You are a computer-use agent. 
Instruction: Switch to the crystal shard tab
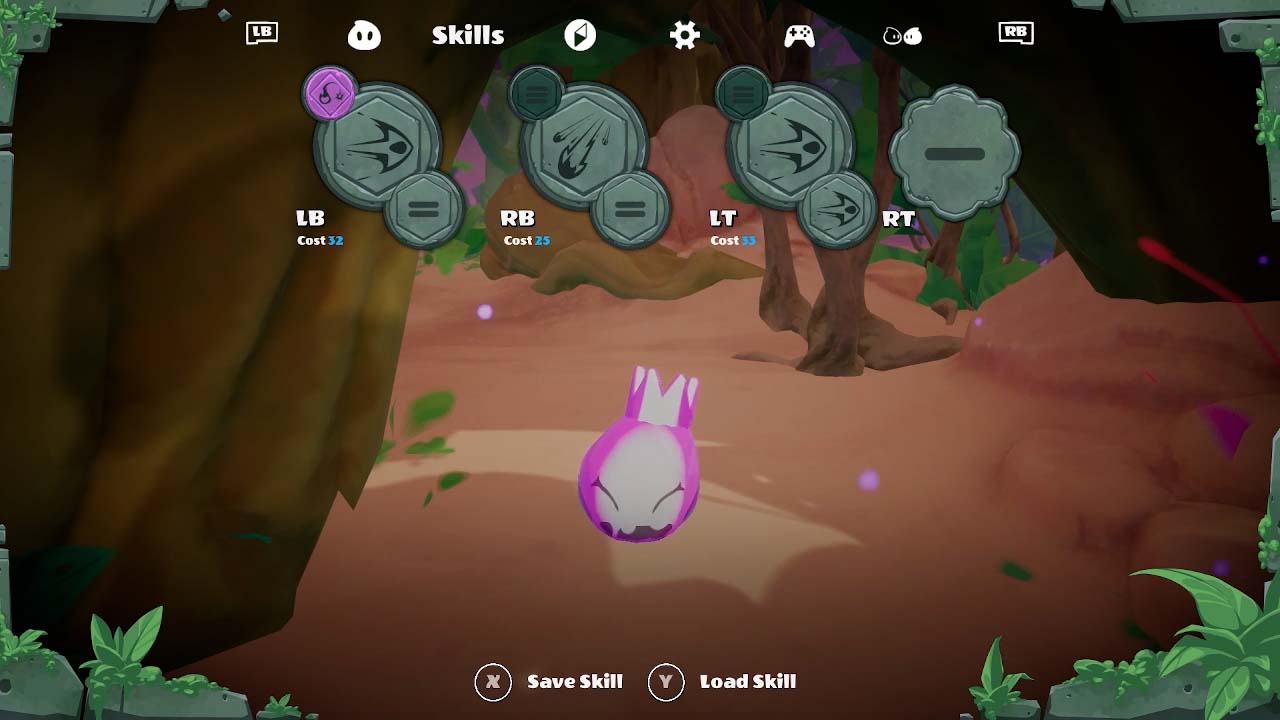[x=580, y=36]
